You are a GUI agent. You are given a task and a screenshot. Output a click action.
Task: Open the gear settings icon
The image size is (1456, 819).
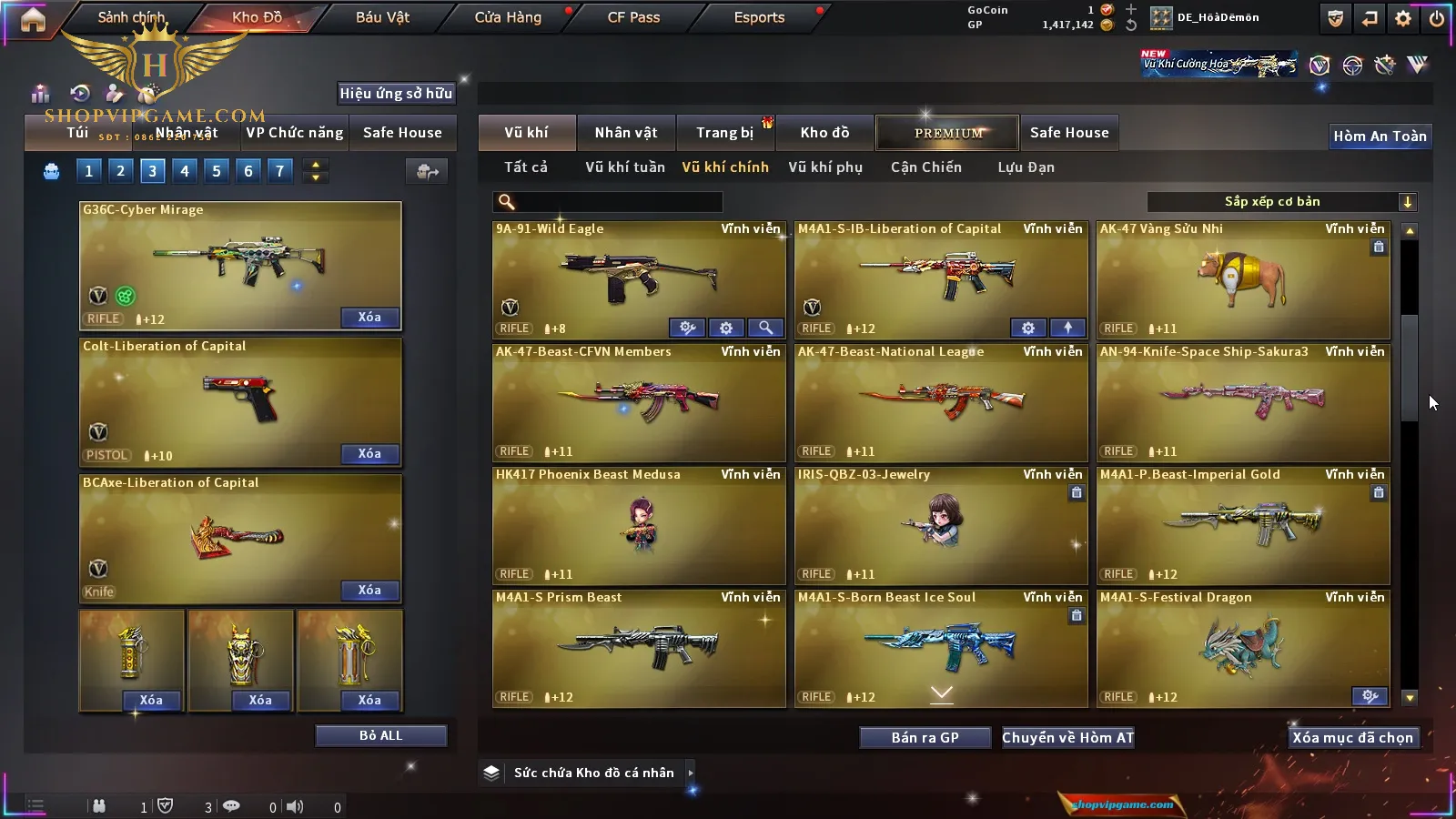[x=1402, y=18]
